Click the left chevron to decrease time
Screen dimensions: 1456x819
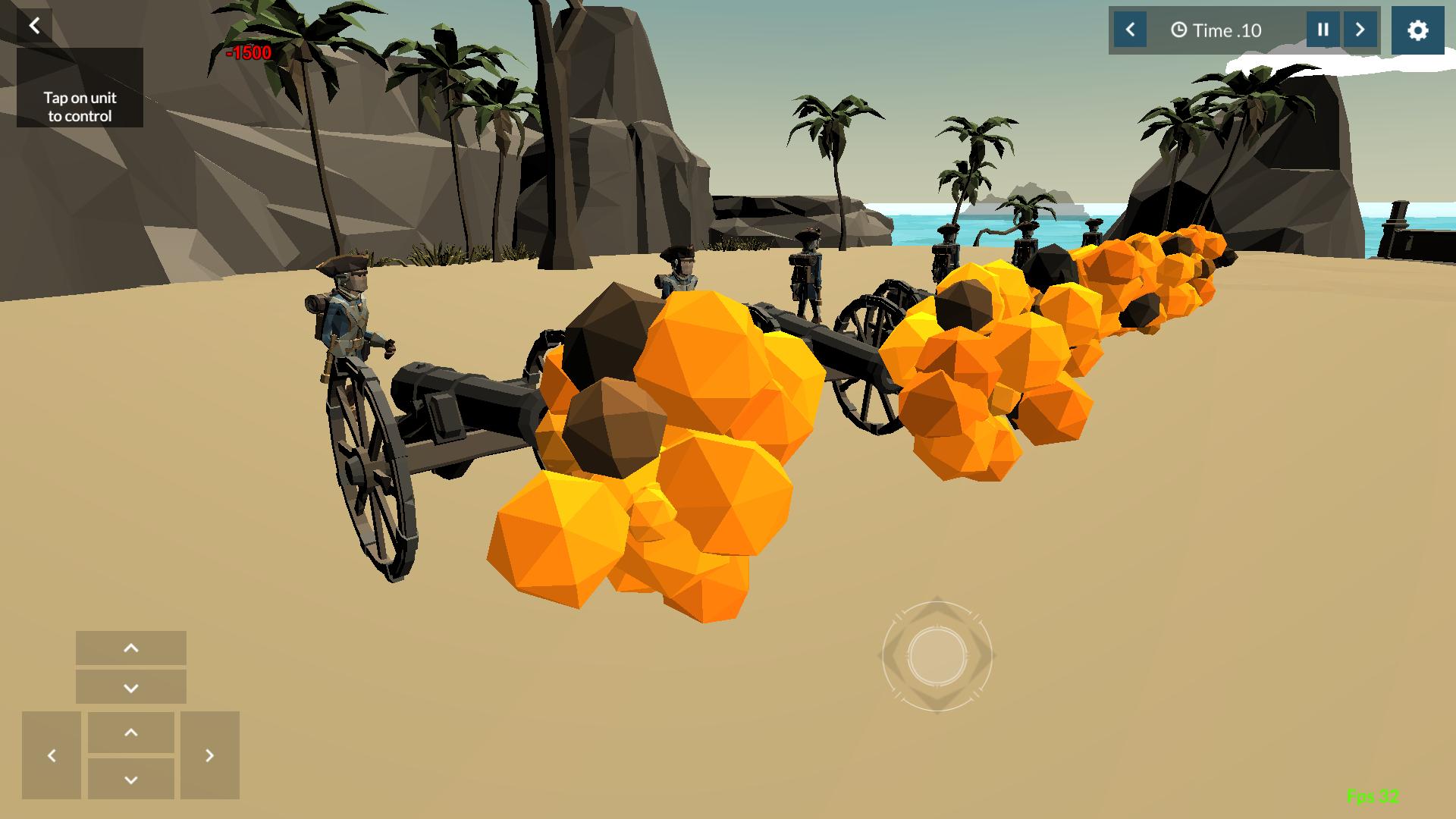click(1131, 30)
